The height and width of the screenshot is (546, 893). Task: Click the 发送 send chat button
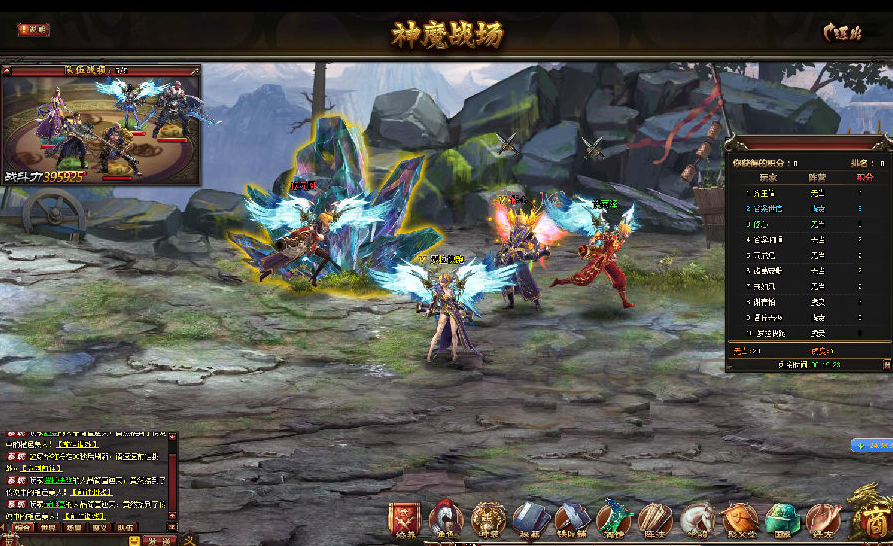point(160,540)
